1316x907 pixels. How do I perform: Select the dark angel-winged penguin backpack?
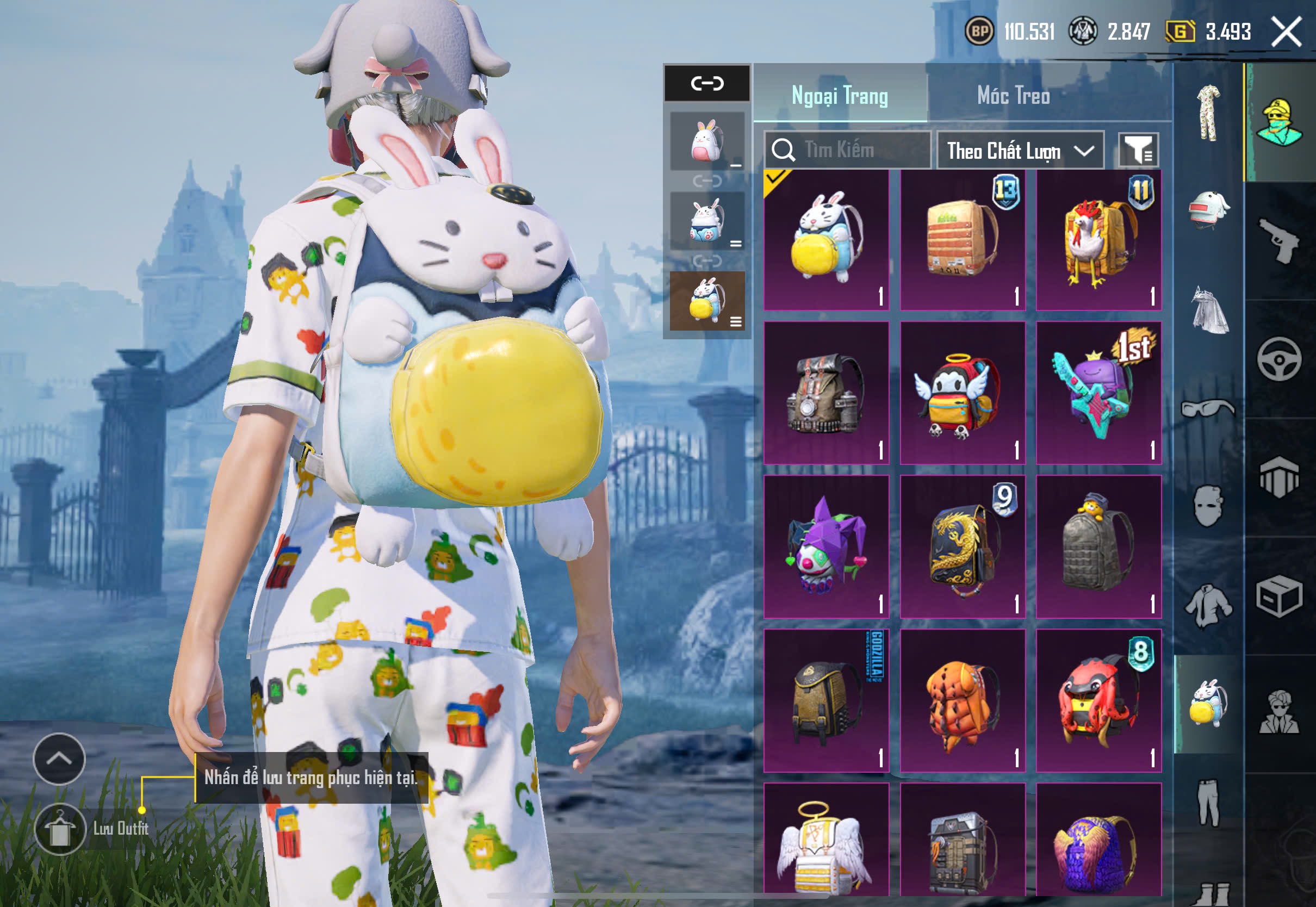[x=963, y=393]
